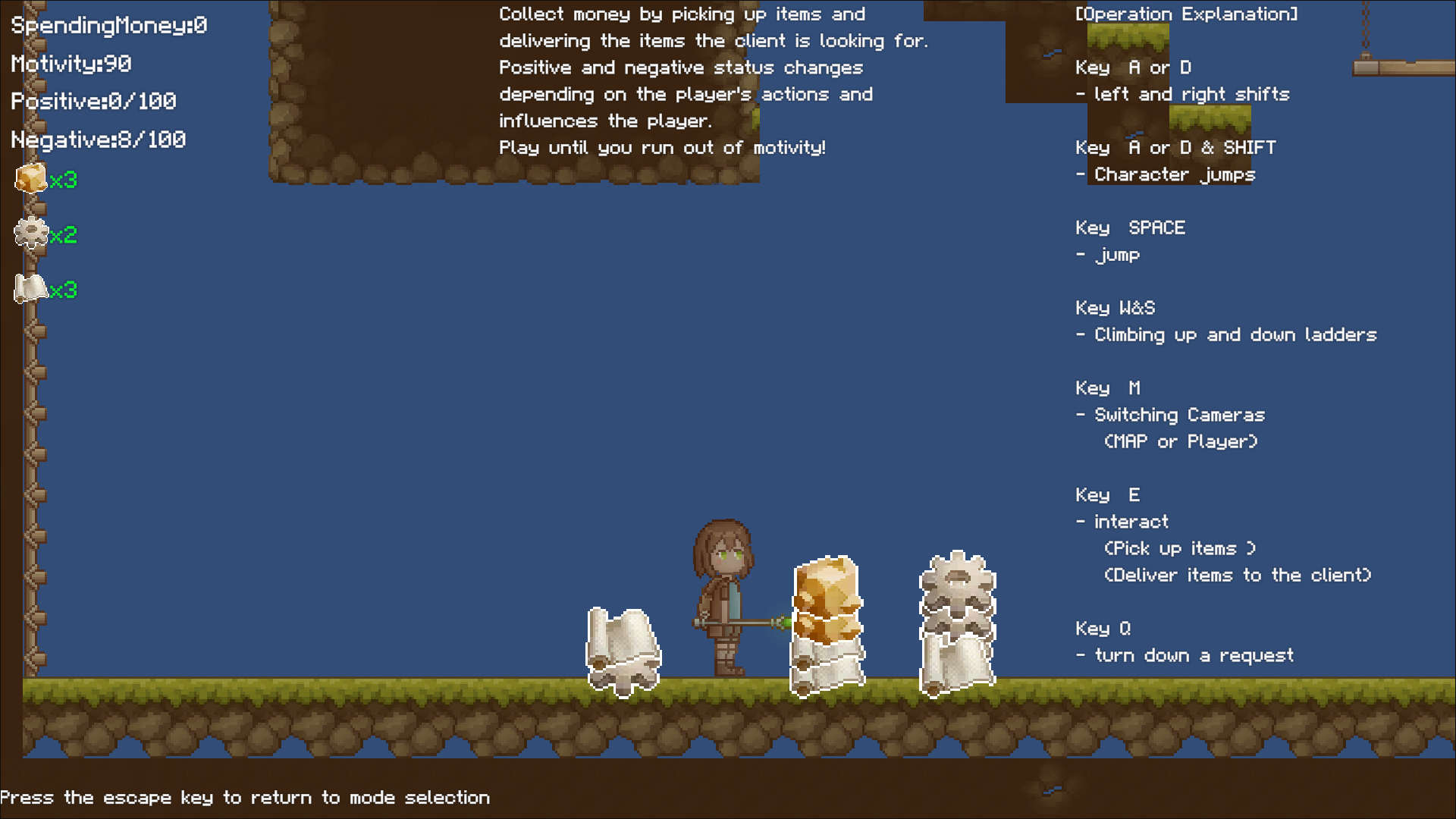The image size is (1456, 819).
Task: Select the gold ore inventory icon
Action: 31,179
